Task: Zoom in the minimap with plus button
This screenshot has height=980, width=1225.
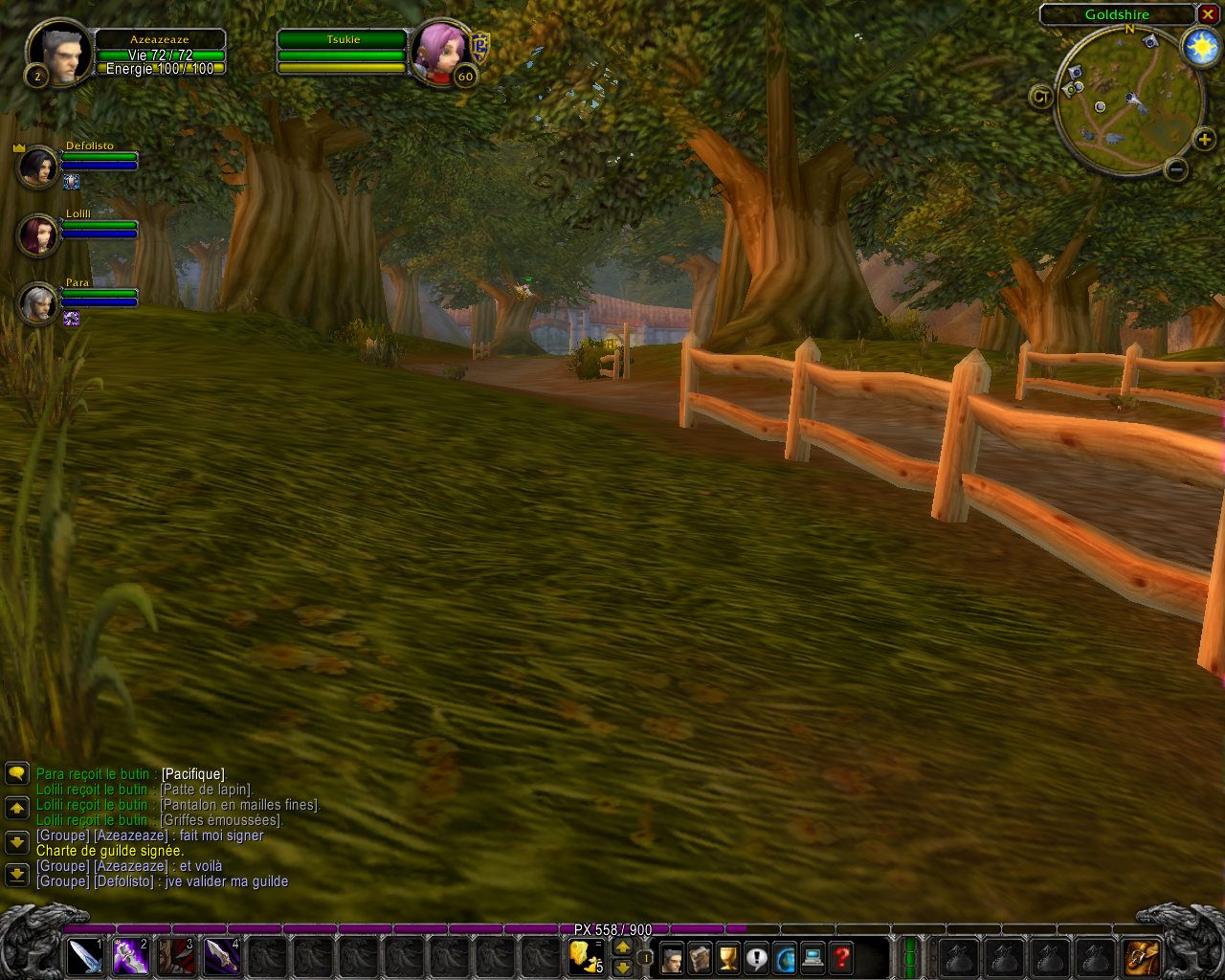Action: pos(1204,141)
